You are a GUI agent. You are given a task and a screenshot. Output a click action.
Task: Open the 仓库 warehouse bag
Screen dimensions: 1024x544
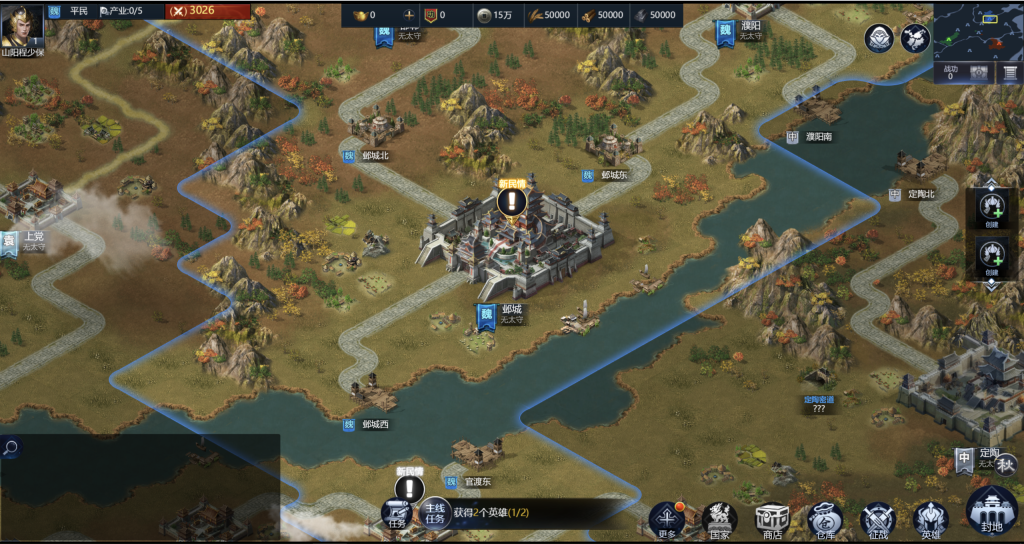825,519
